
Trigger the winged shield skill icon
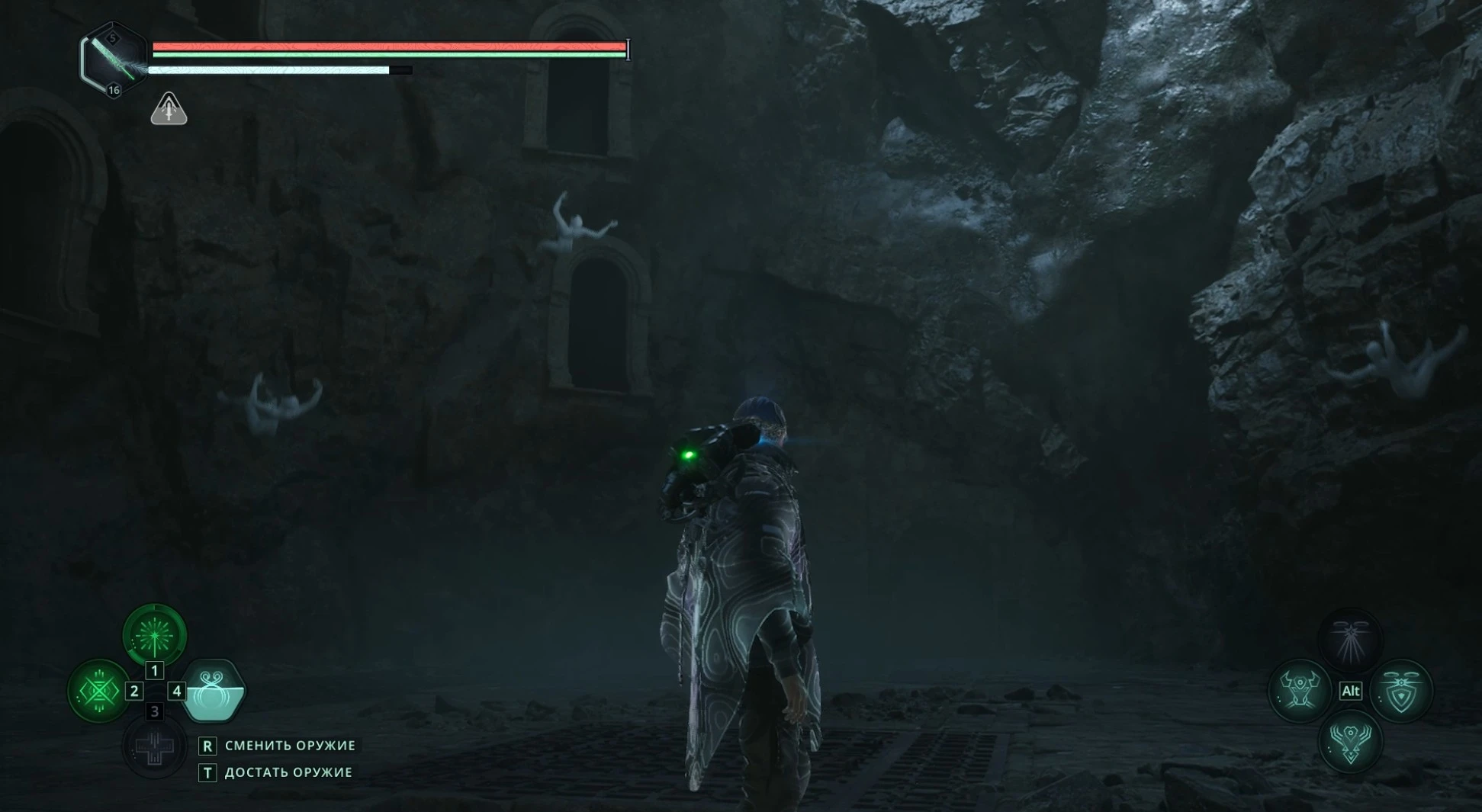(x=1402, y=691)
